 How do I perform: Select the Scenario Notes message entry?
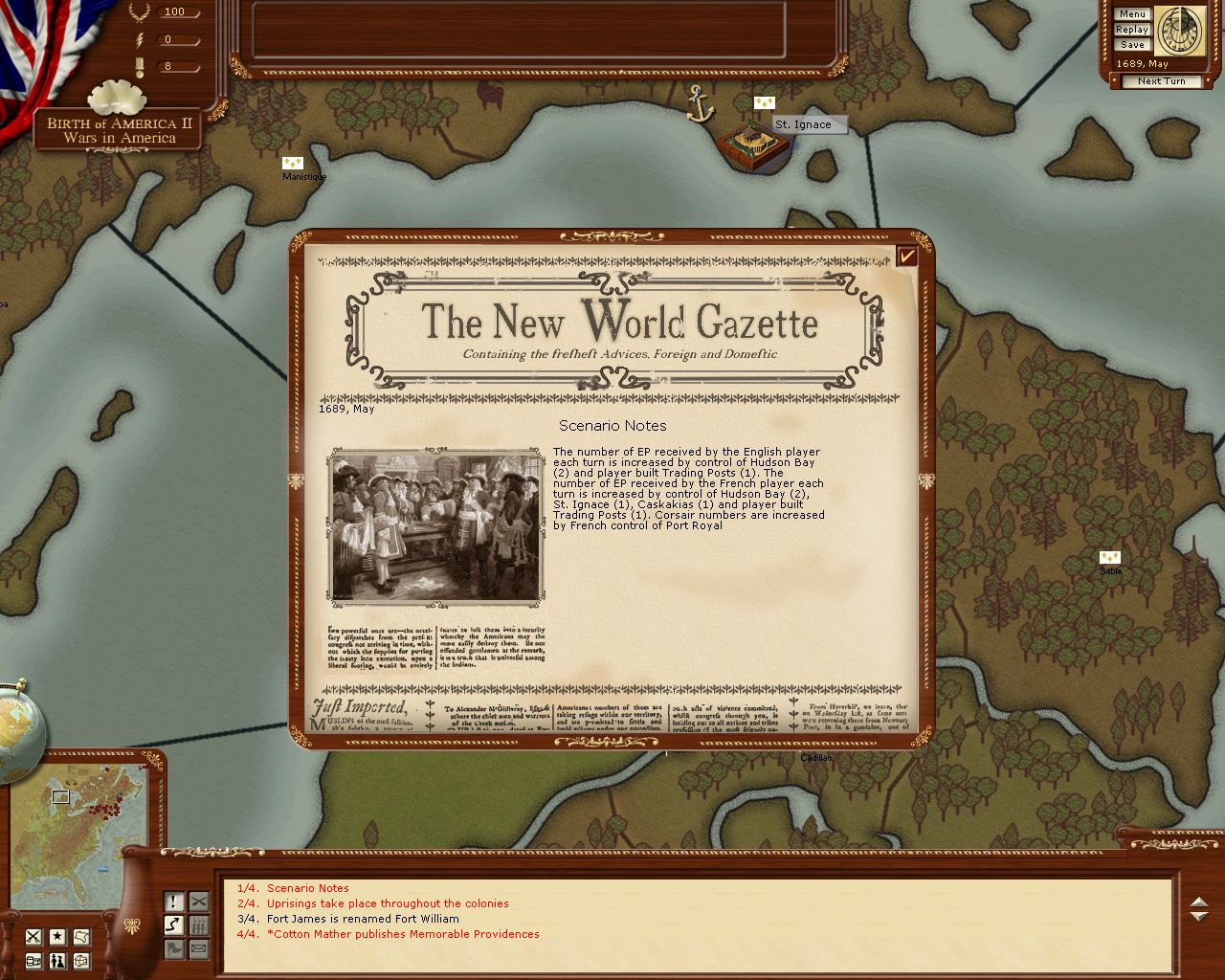pos(307,888)
